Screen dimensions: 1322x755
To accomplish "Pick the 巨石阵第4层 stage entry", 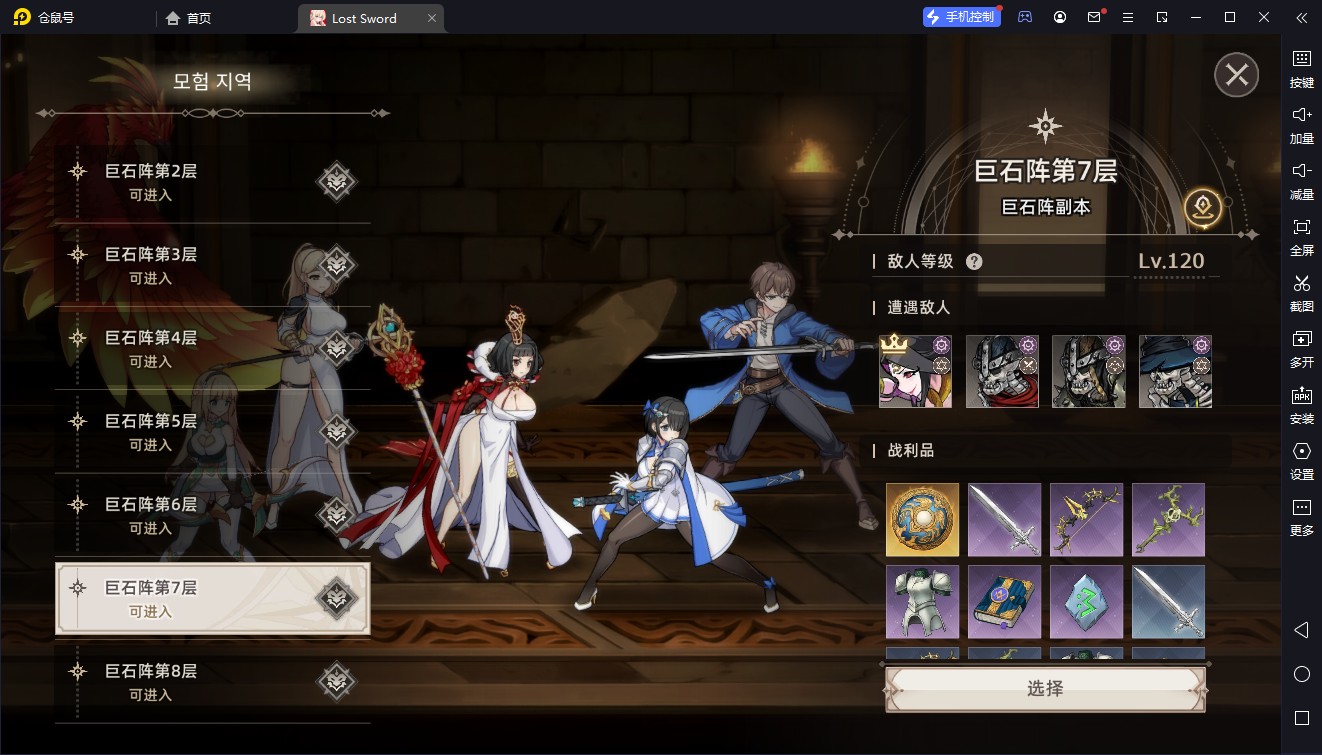I will [212, 348].
